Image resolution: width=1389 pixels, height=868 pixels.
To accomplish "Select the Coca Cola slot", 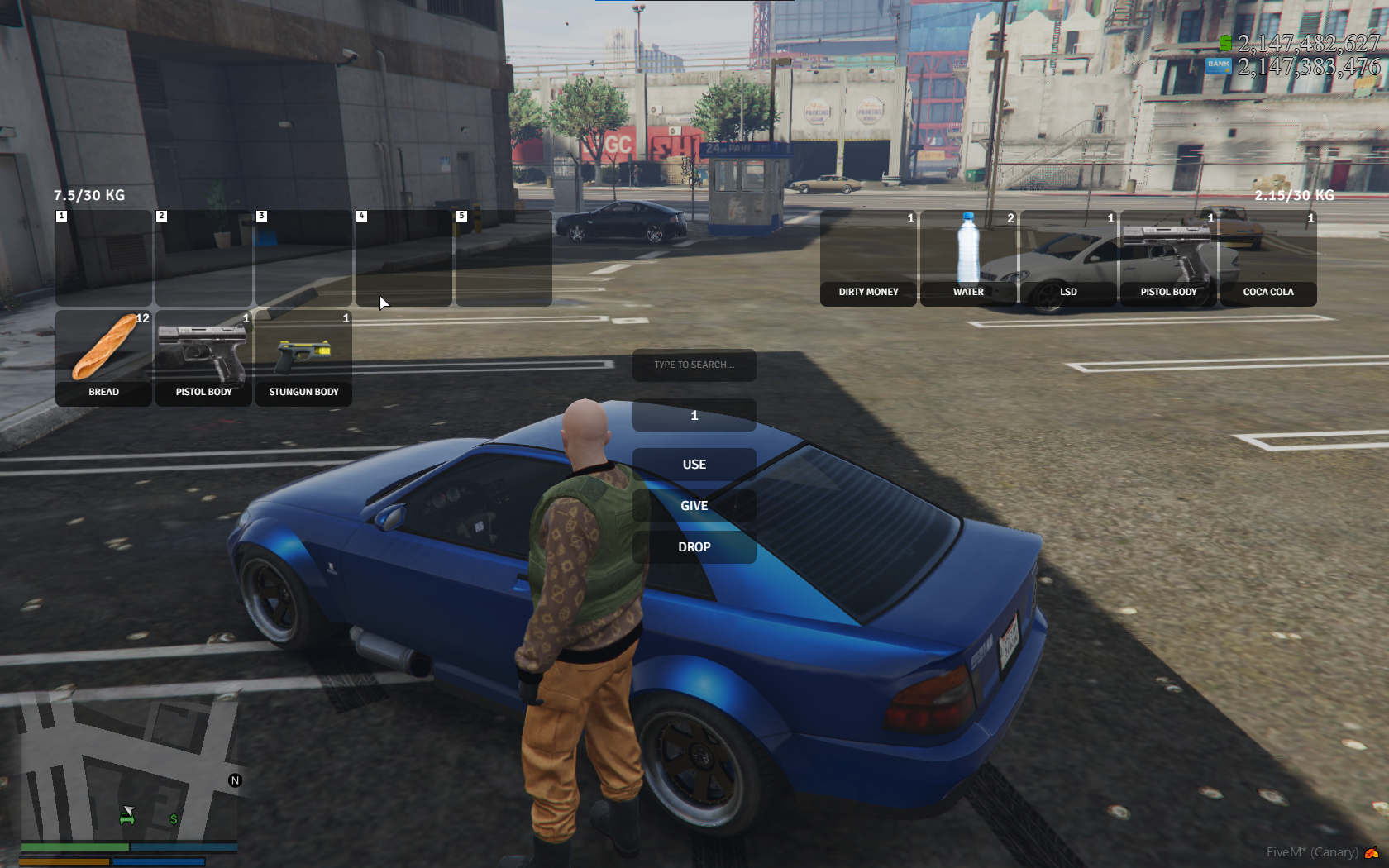I will pos(1268,257).
